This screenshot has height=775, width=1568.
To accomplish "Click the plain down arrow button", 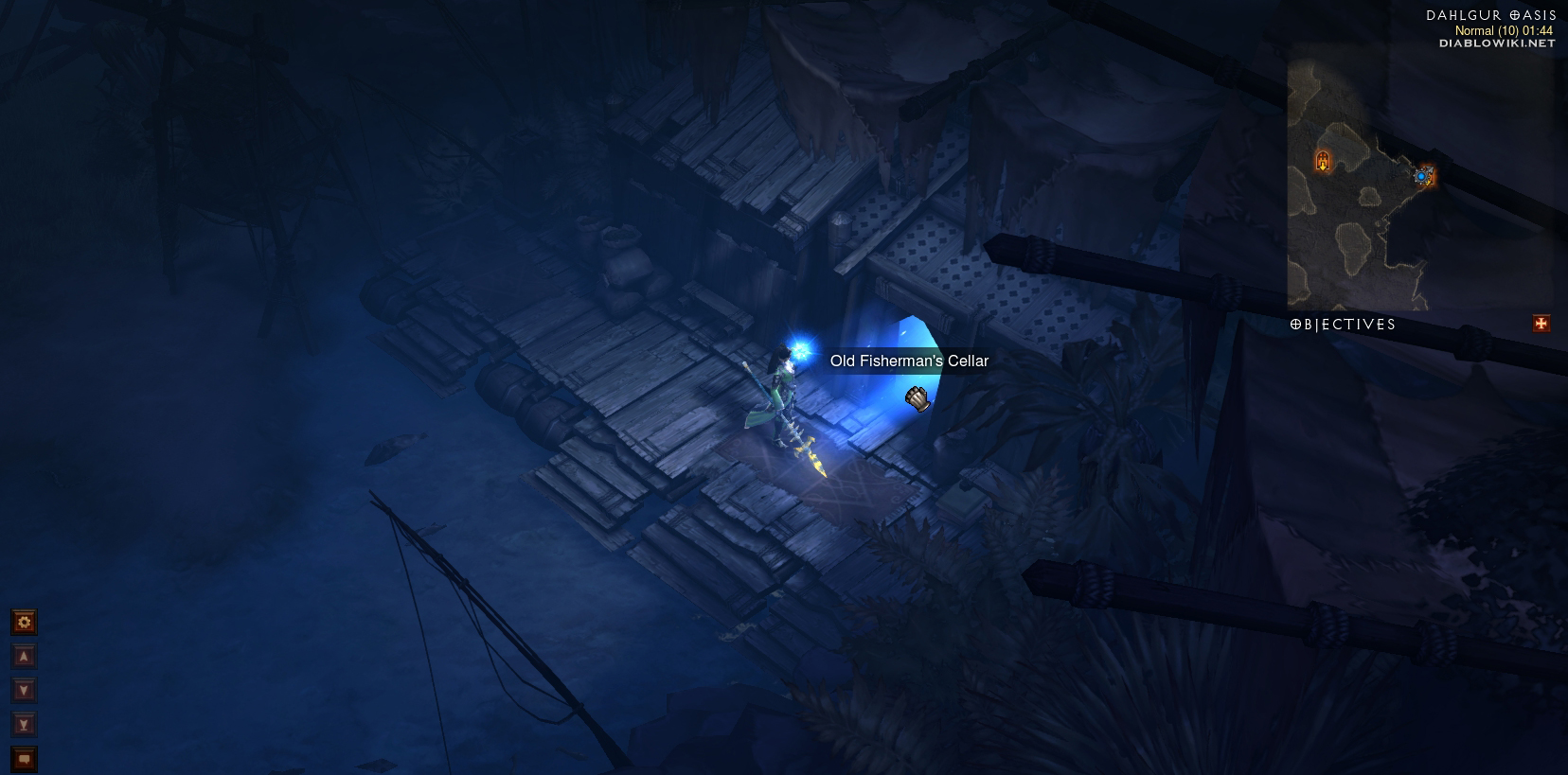I will [24, 691].
